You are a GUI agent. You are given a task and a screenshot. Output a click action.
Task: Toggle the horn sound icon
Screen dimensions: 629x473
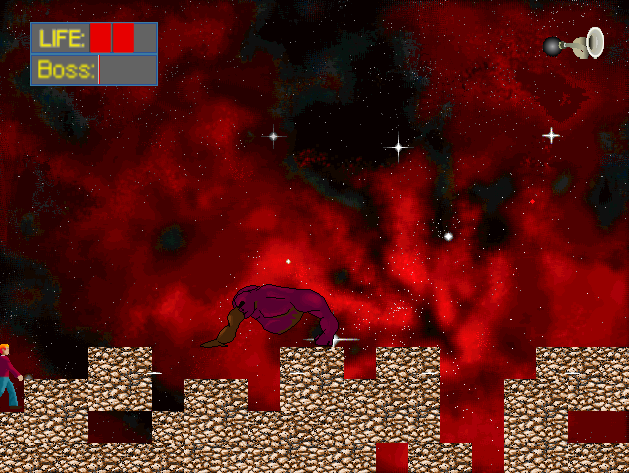point(576,43)
